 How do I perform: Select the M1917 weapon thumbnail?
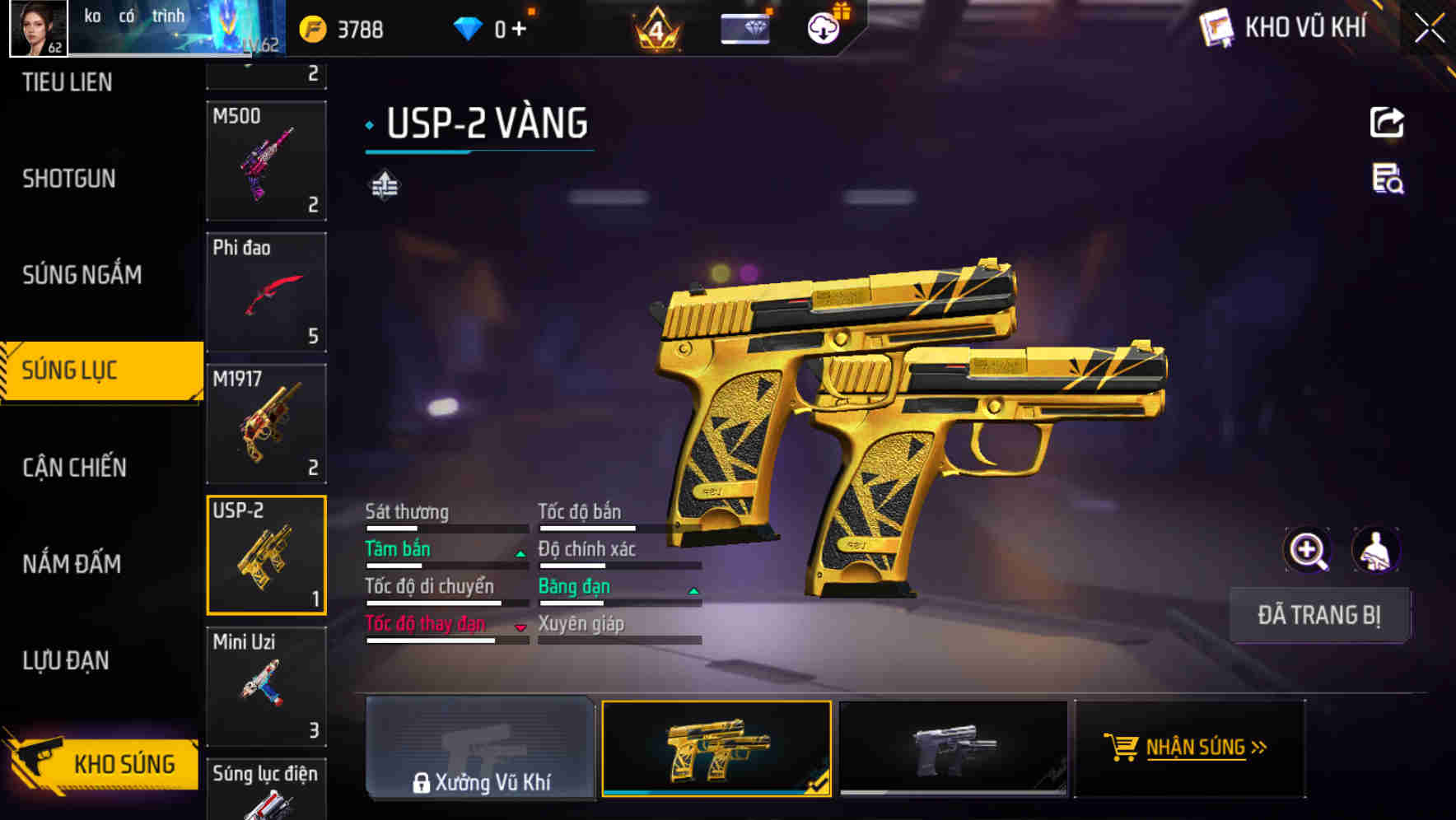266,422
